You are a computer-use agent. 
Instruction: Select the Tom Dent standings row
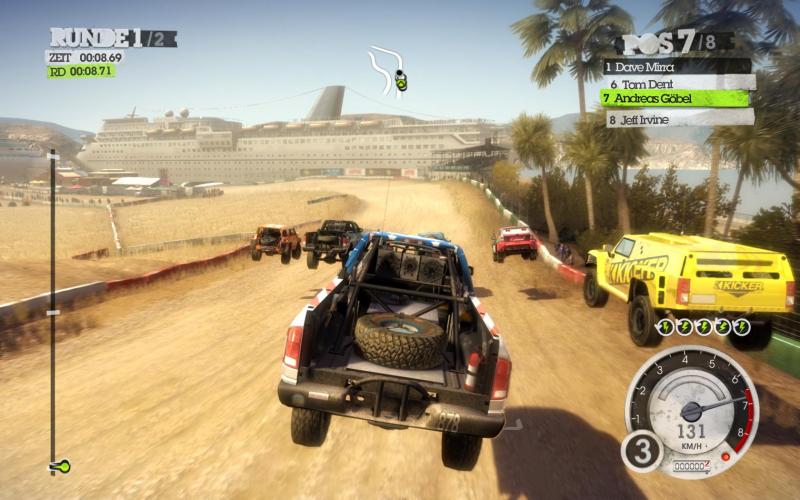[675, 83]
